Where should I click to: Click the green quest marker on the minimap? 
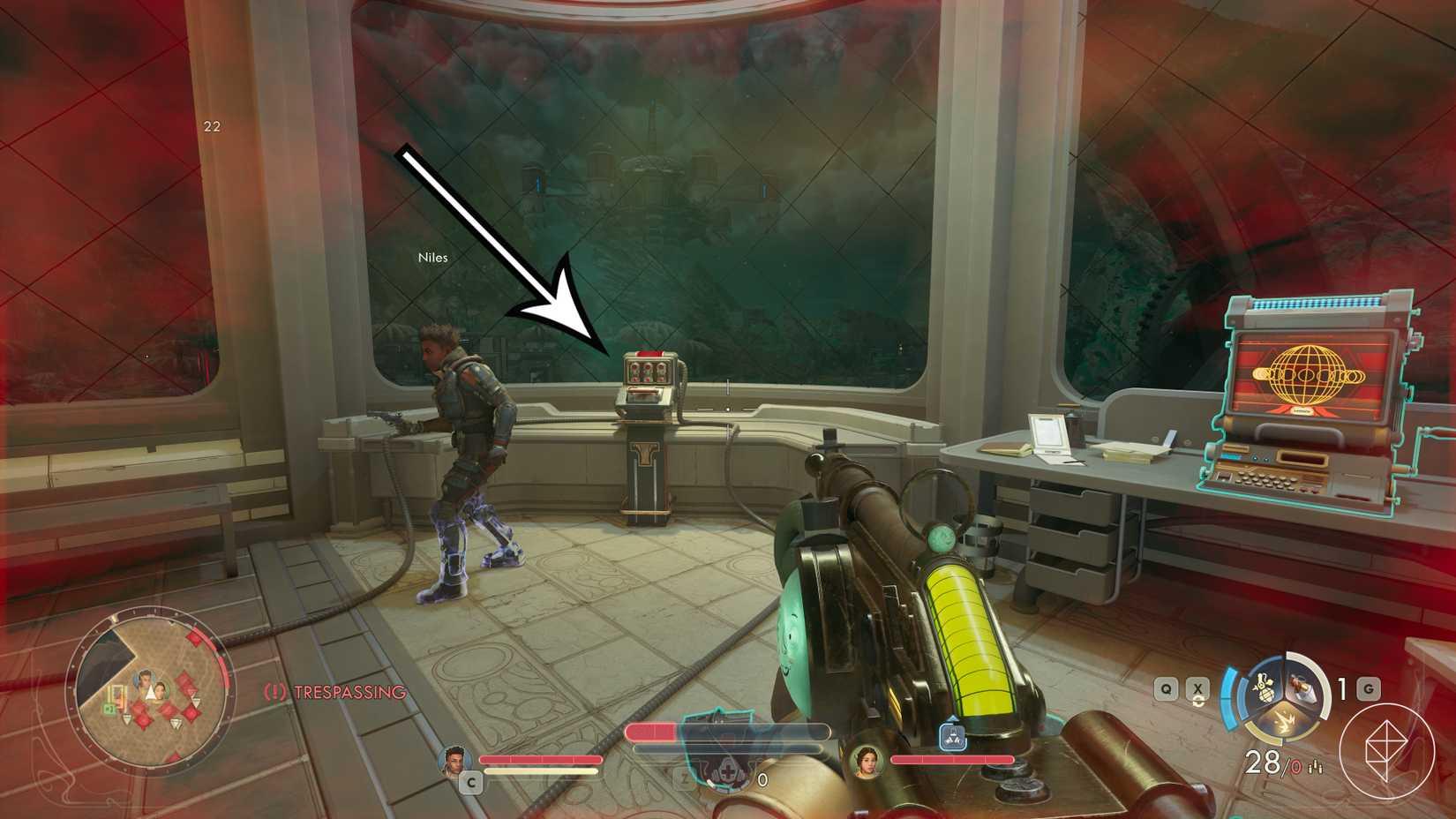[x=109, y=707]
